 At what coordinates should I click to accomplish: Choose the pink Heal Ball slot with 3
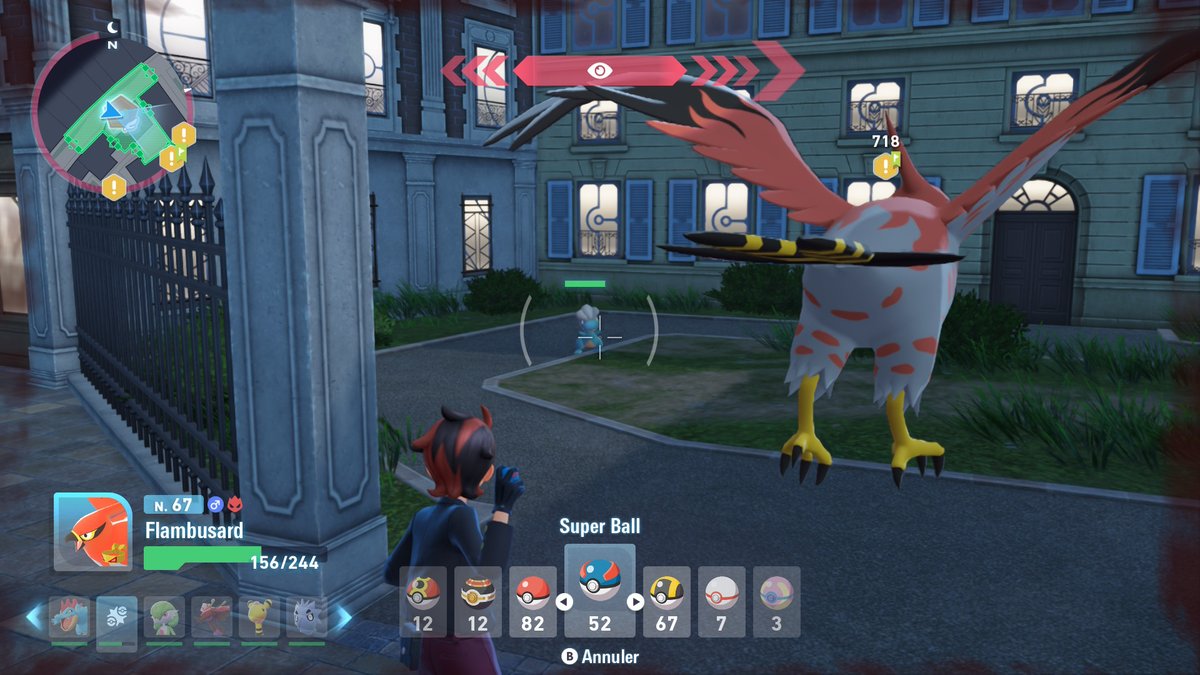776,602
